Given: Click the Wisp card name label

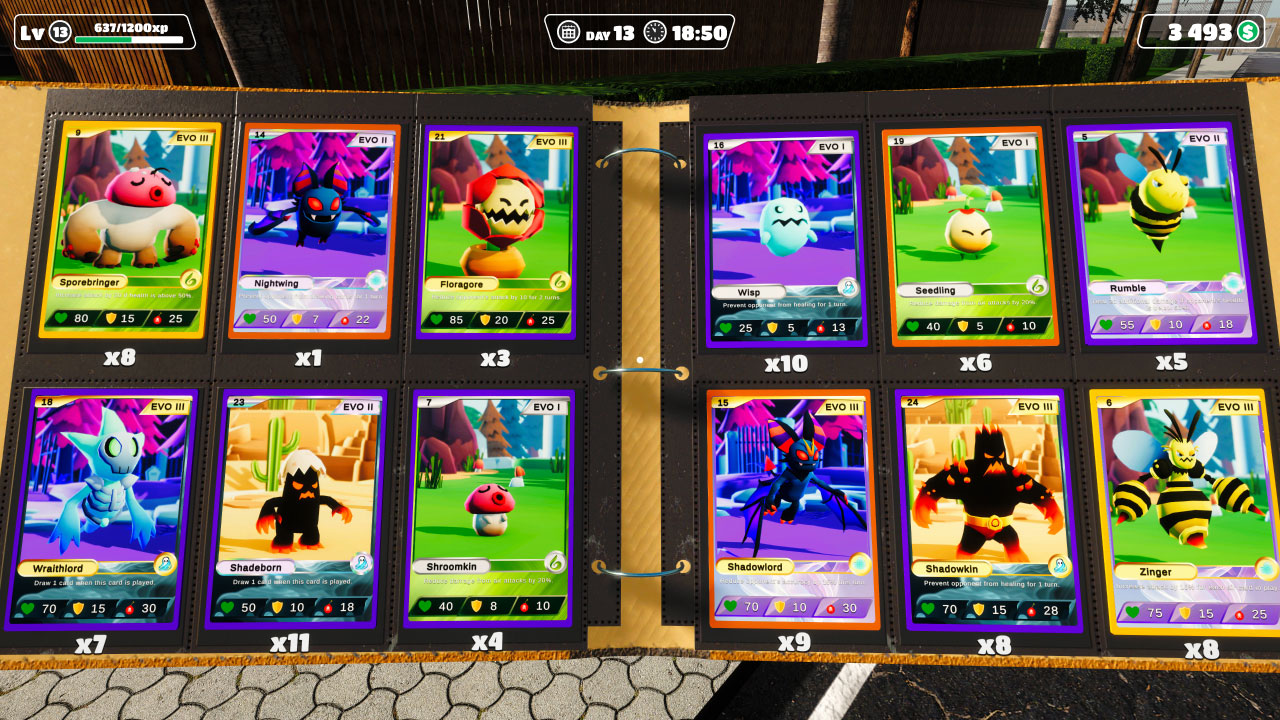Looking at the screenshot, I should (749, 292).
